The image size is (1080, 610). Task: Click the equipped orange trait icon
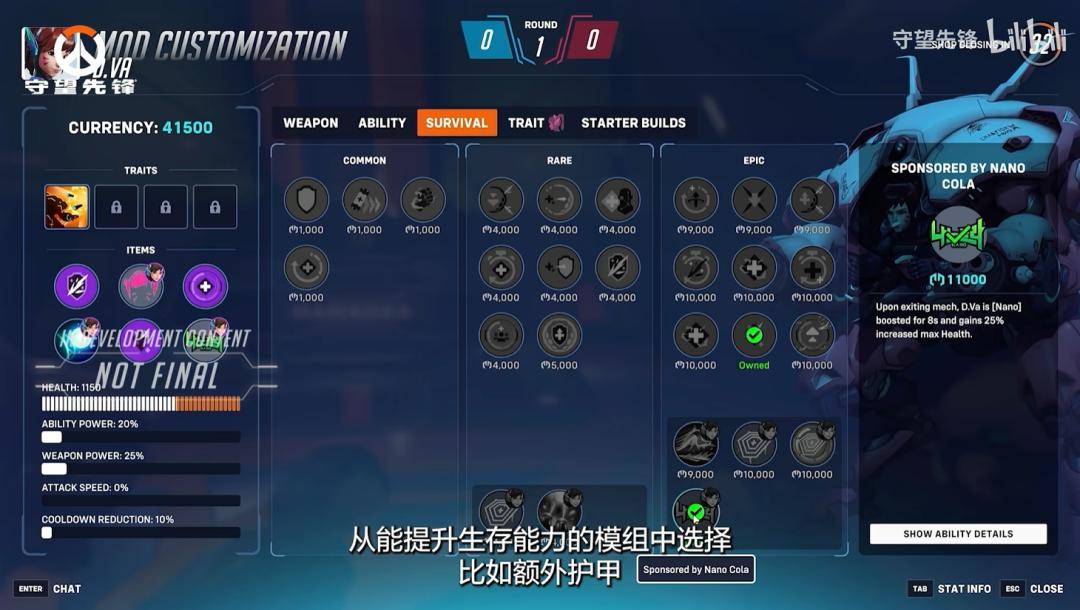[x=67, y=207]
